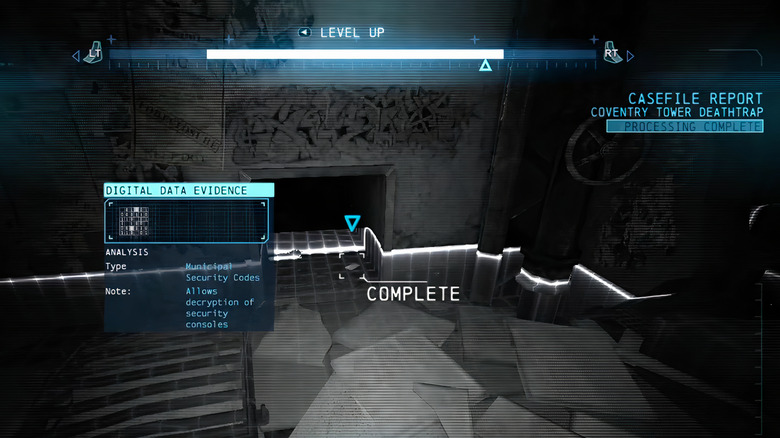
Task: Click the rewind arrow at timeline's left end
Action: (x=76, y=57)
